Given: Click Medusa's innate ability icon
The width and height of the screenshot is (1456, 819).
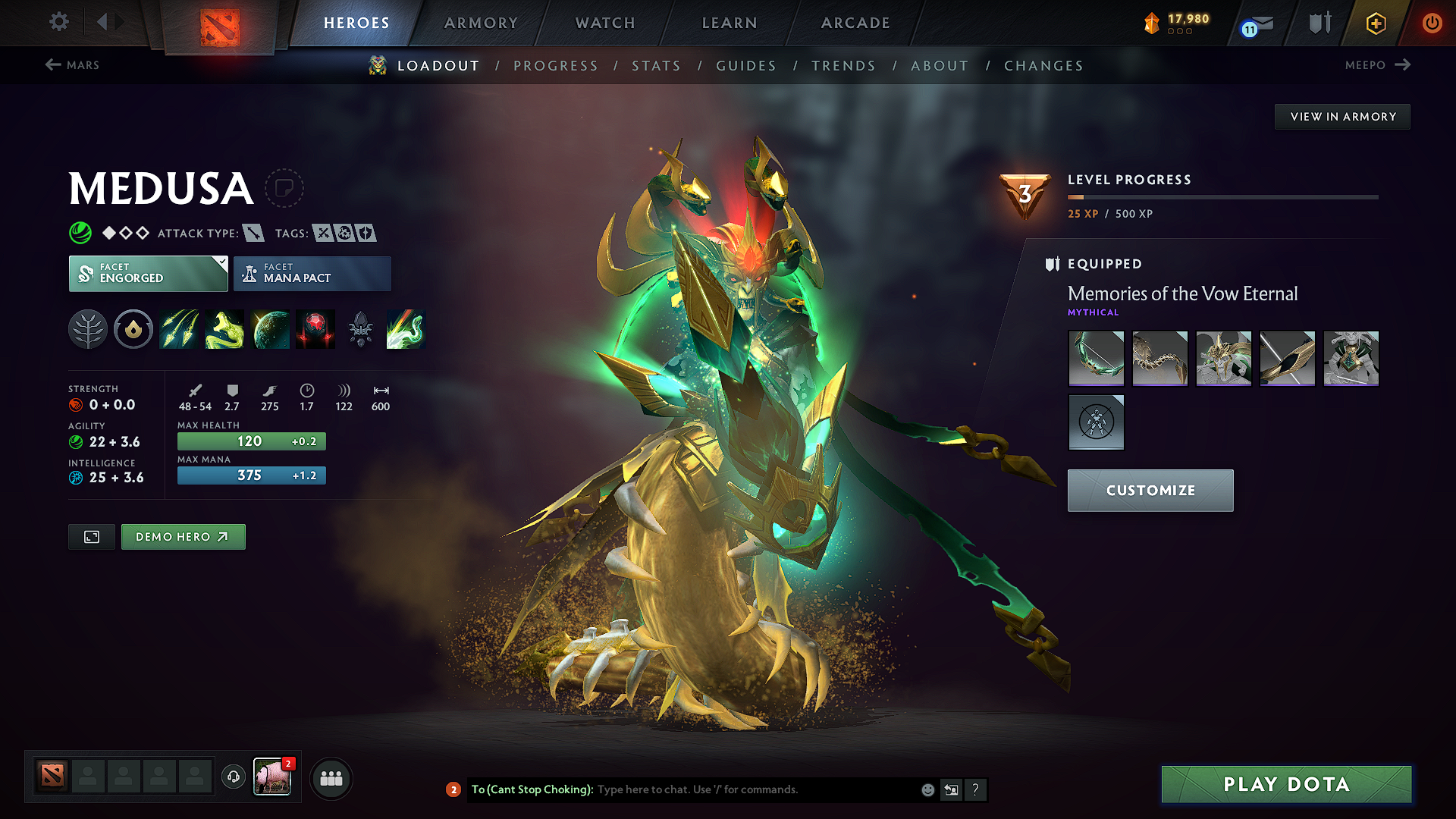Looking at the screenshot, I should (133, 329).
